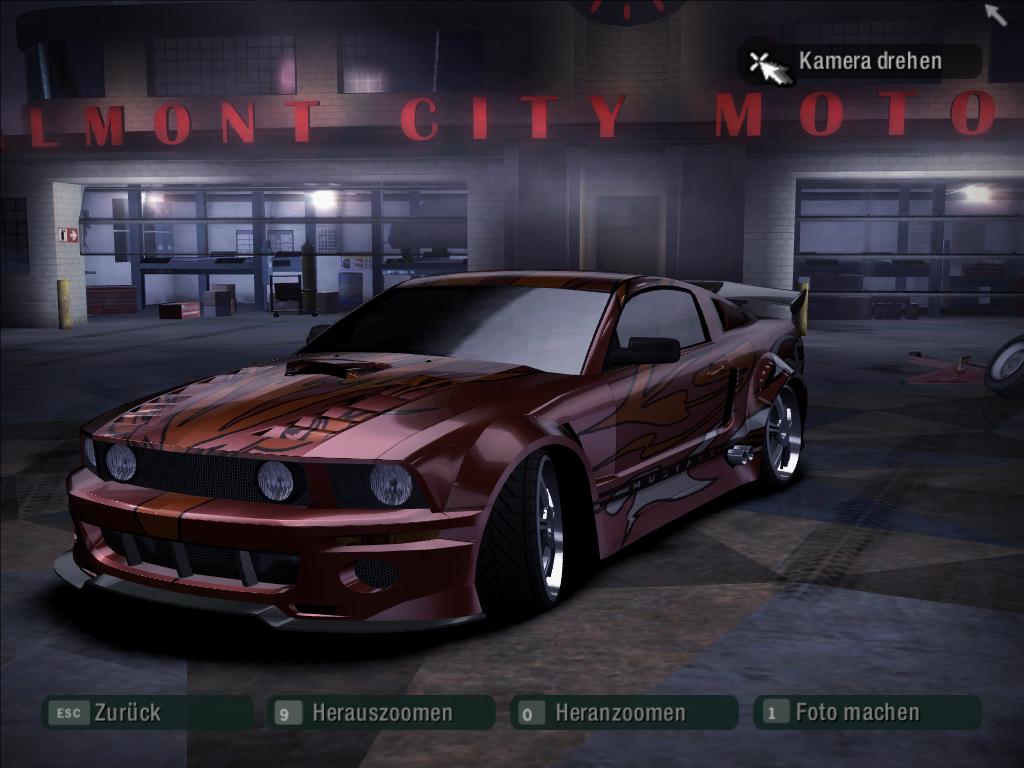
Task: Go back with the Zurück button
Action: click(145, 713)
